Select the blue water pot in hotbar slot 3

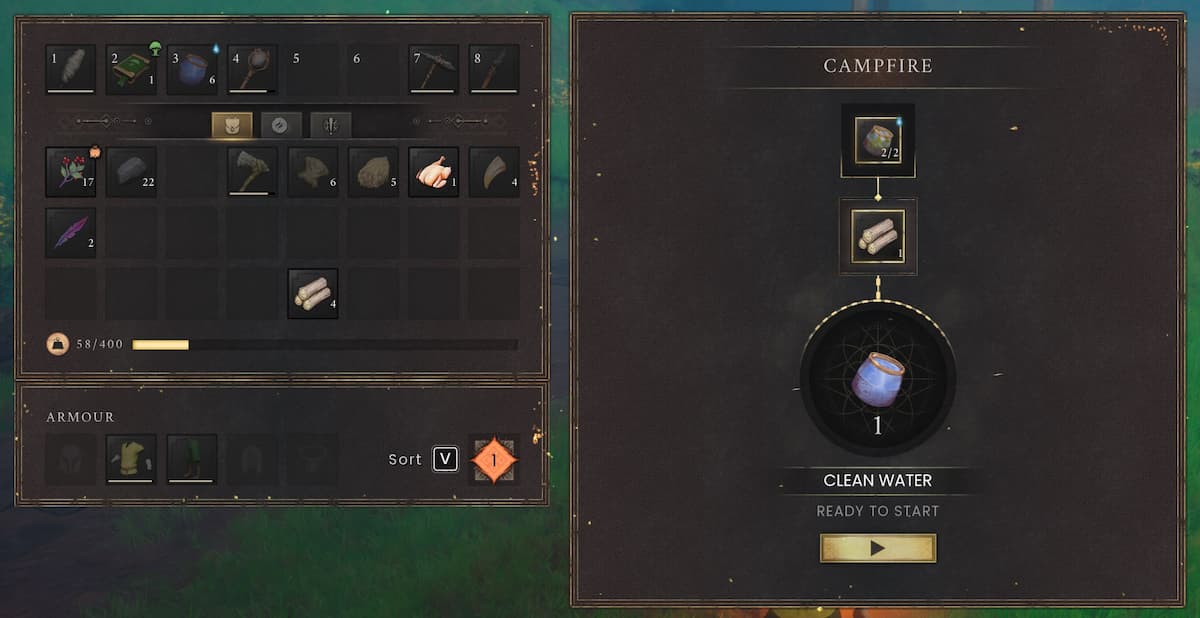(192, 69)
